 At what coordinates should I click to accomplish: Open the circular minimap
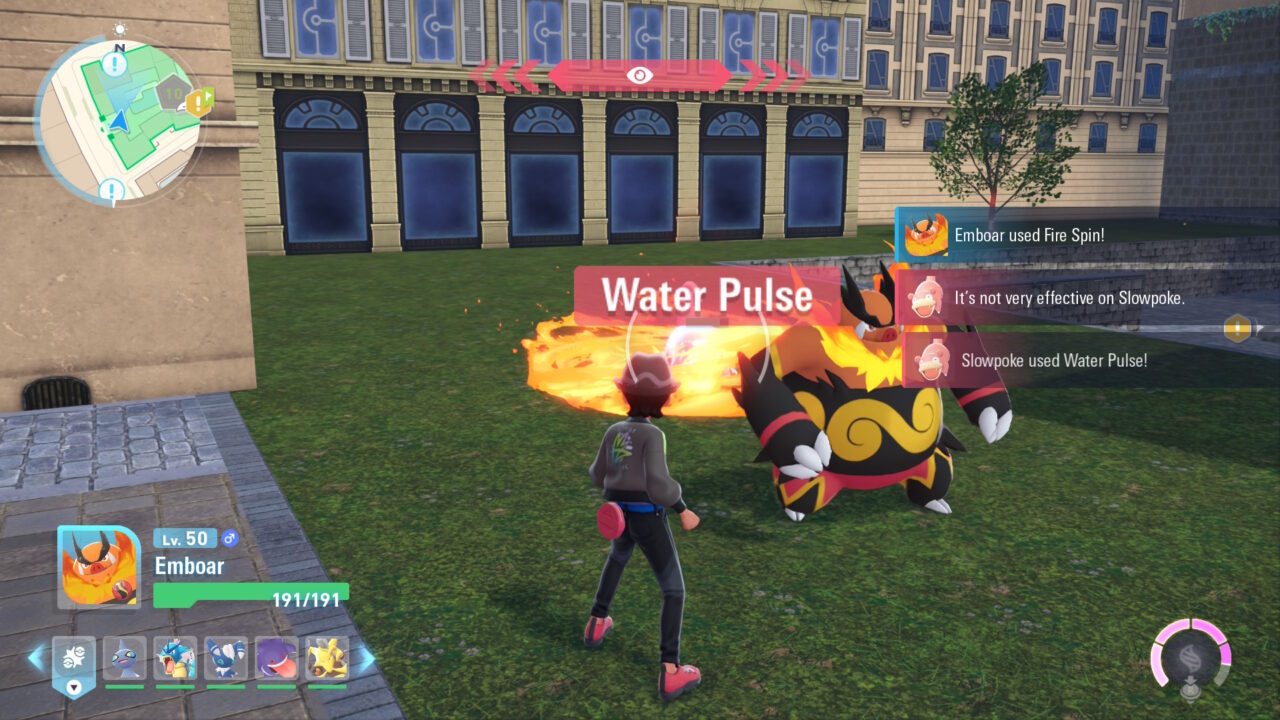pos(118,121)
